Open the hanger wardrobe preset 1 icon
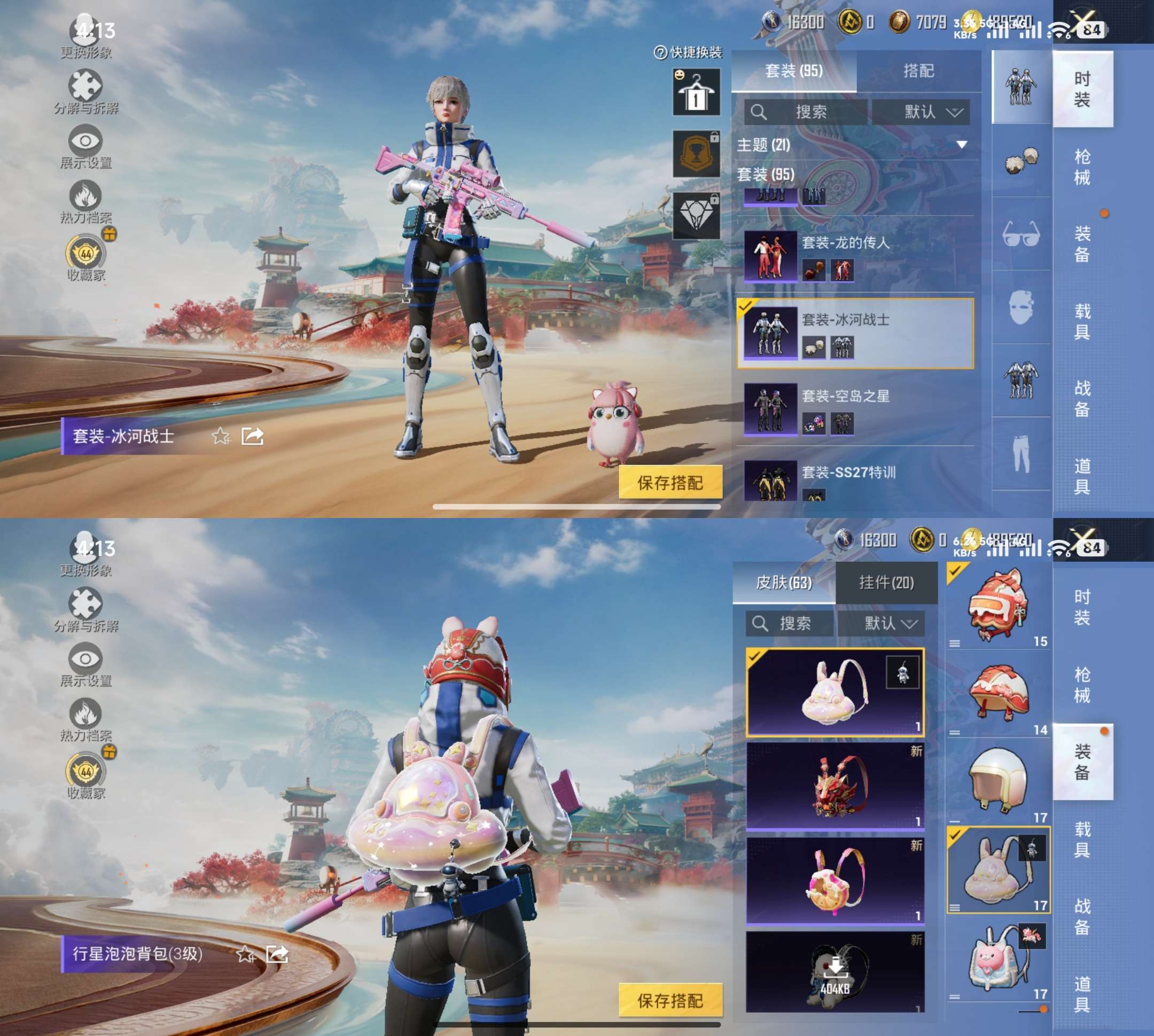Screen dimensions: 1154x1036 [x=696, y=92]
